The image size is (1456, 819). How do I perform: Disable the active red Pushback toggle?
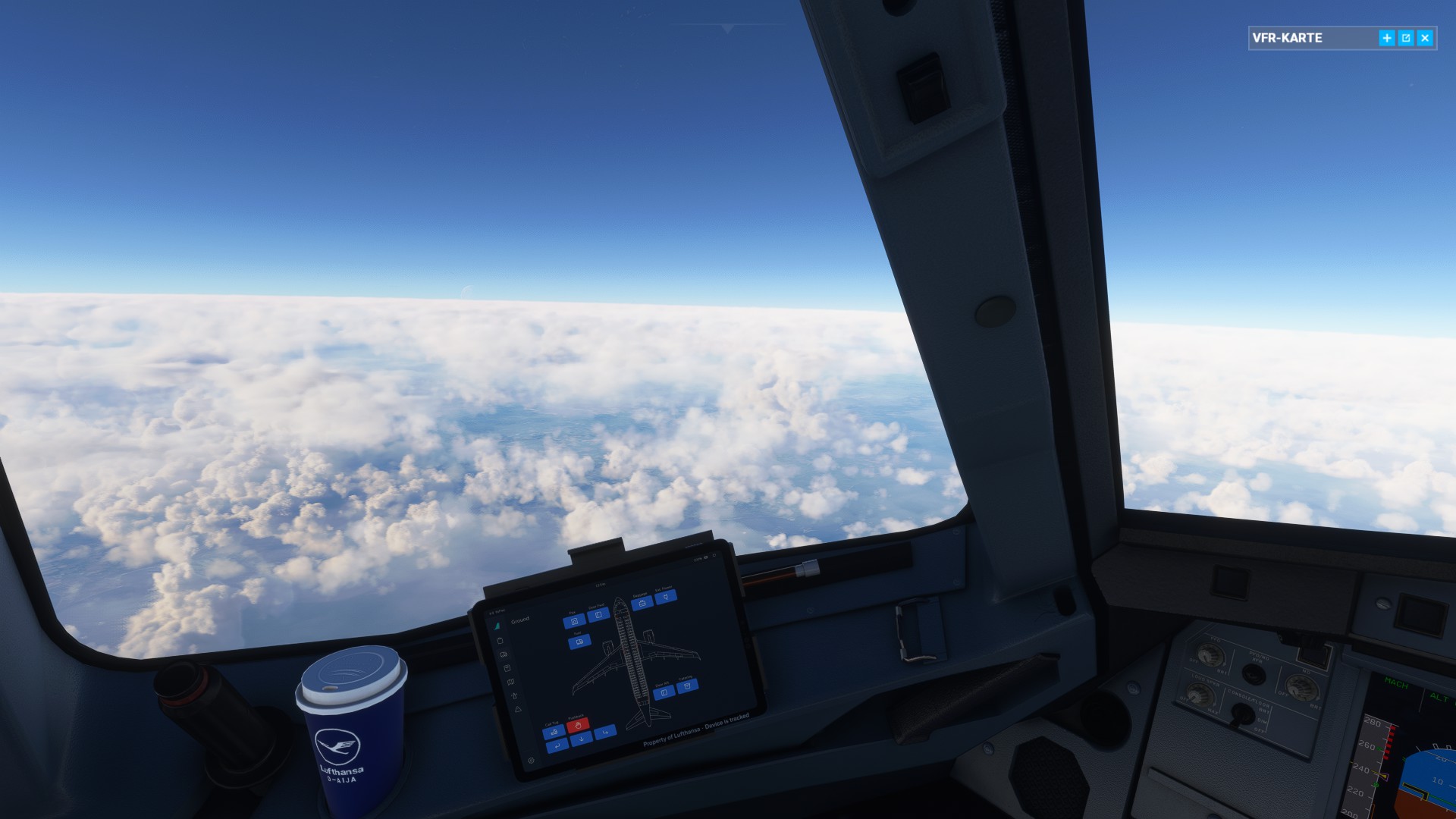(579, 726)
